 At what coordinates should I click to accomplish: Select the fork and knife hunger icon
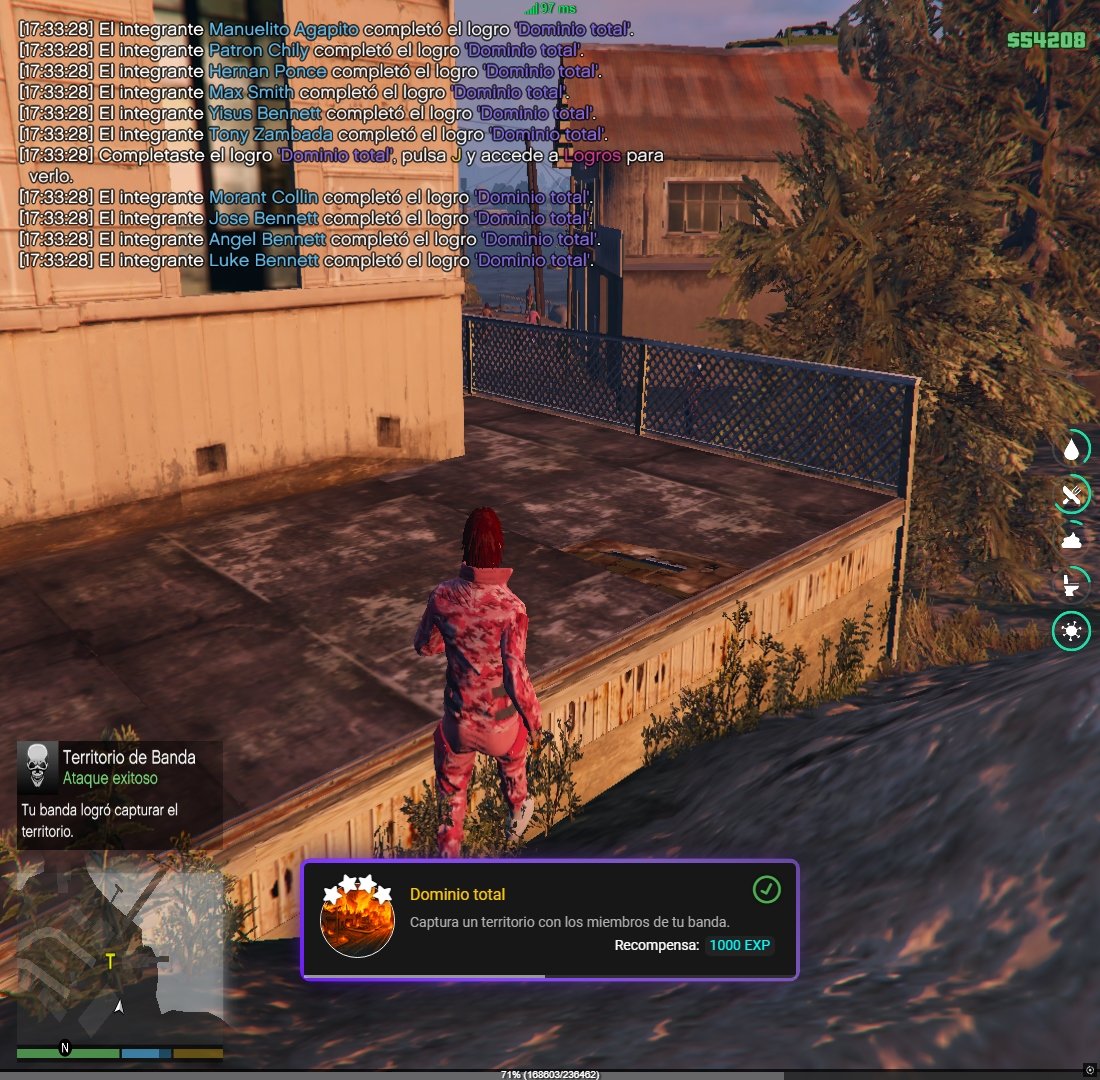pos(1072,493)
